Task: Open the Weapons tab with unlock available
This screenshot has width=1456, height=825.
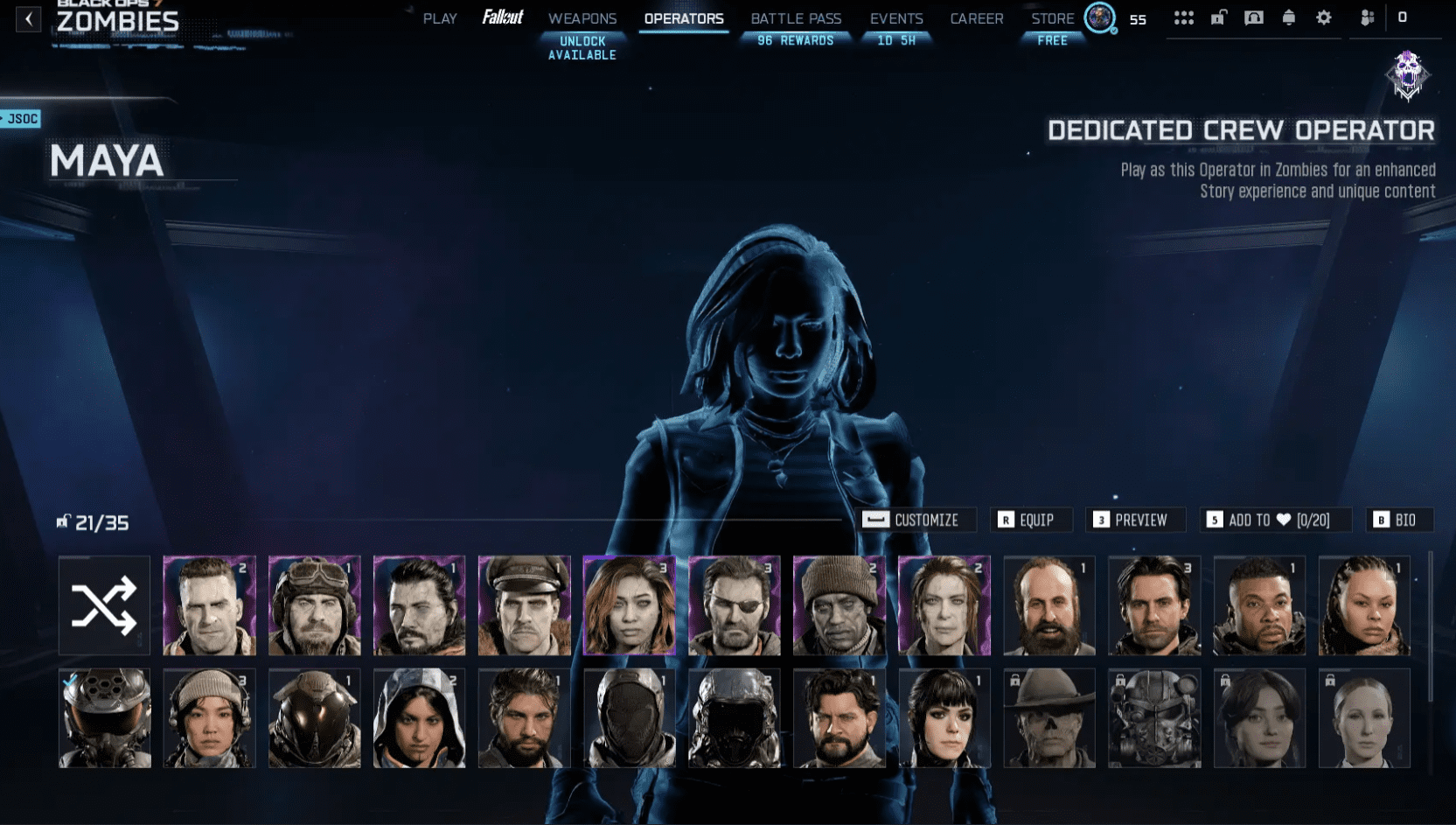Action: click(582, 17)
